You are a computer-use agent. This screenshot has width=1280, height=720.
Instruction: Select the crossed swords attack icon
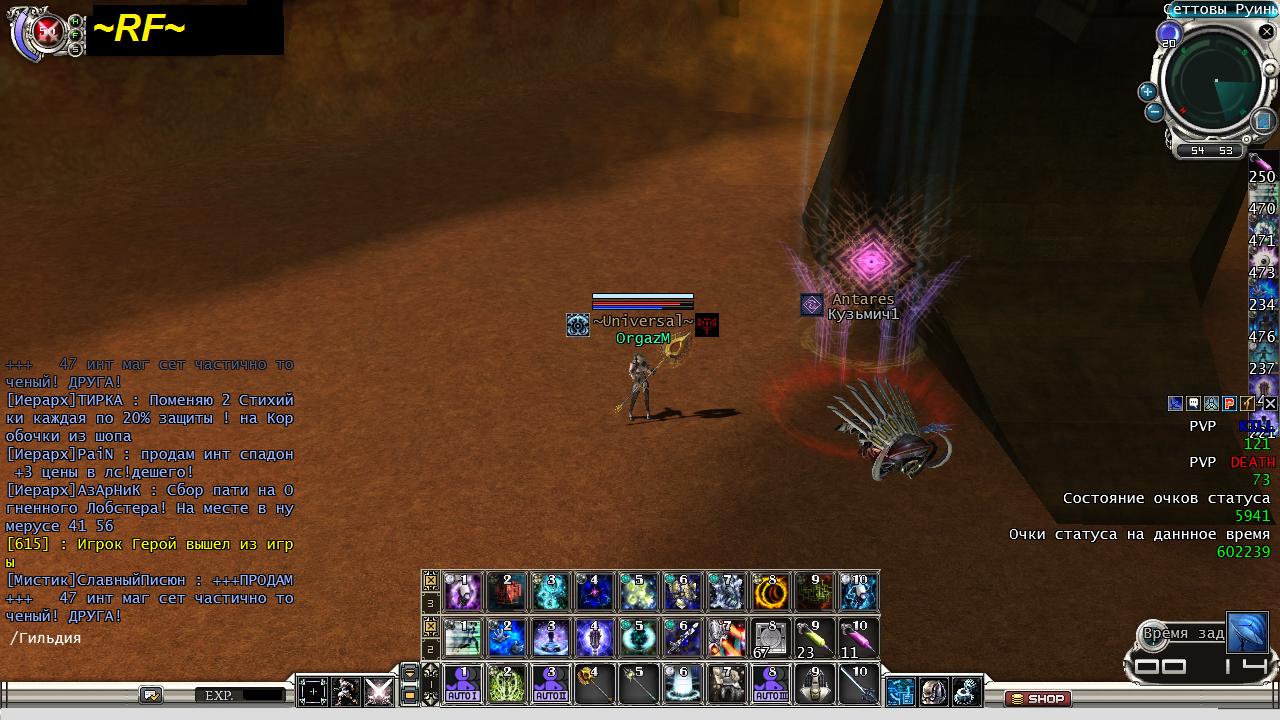click(x=379, y=692)
